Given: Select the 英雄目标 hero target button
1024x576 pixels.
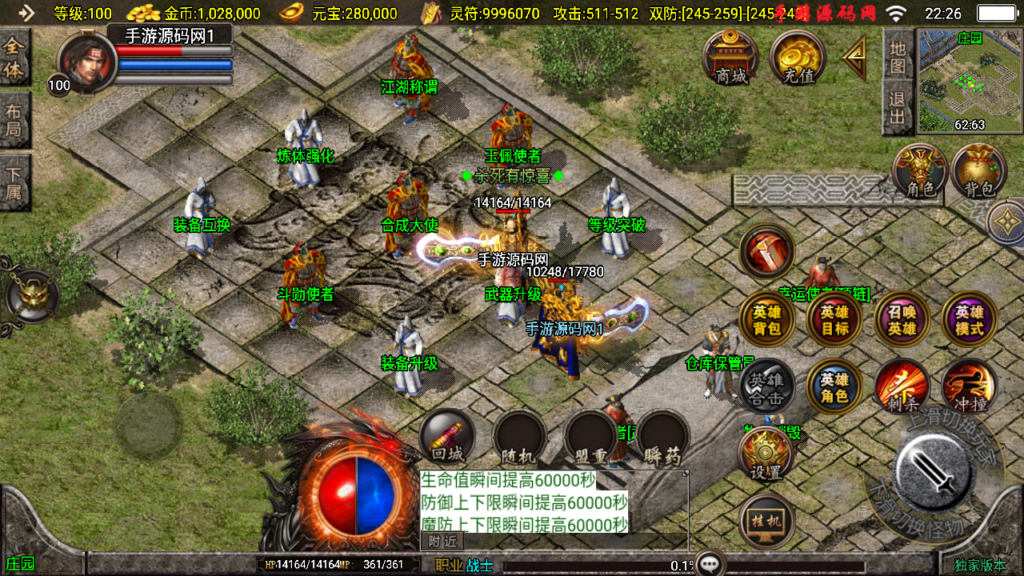Looking at the screenshot, I should point(834,320).
